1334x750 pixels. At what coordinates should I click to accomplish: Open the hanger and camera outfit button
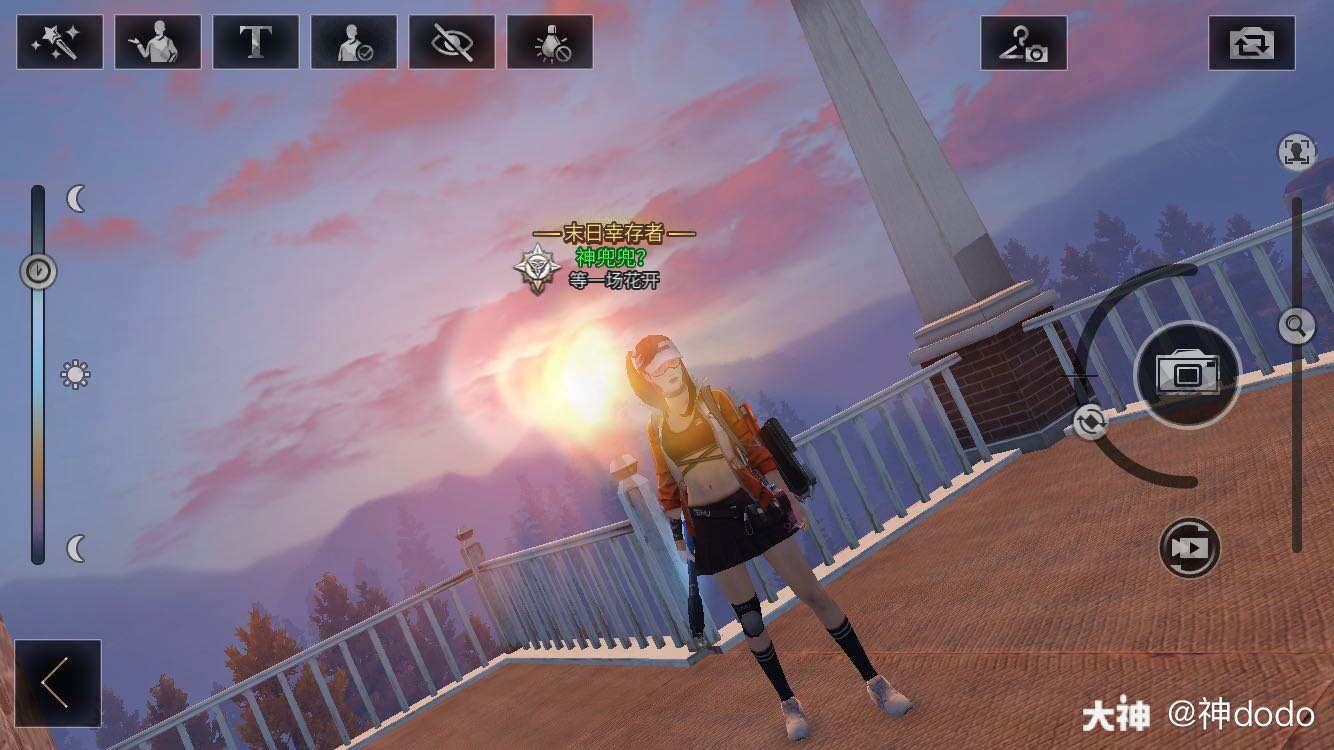1023,43
